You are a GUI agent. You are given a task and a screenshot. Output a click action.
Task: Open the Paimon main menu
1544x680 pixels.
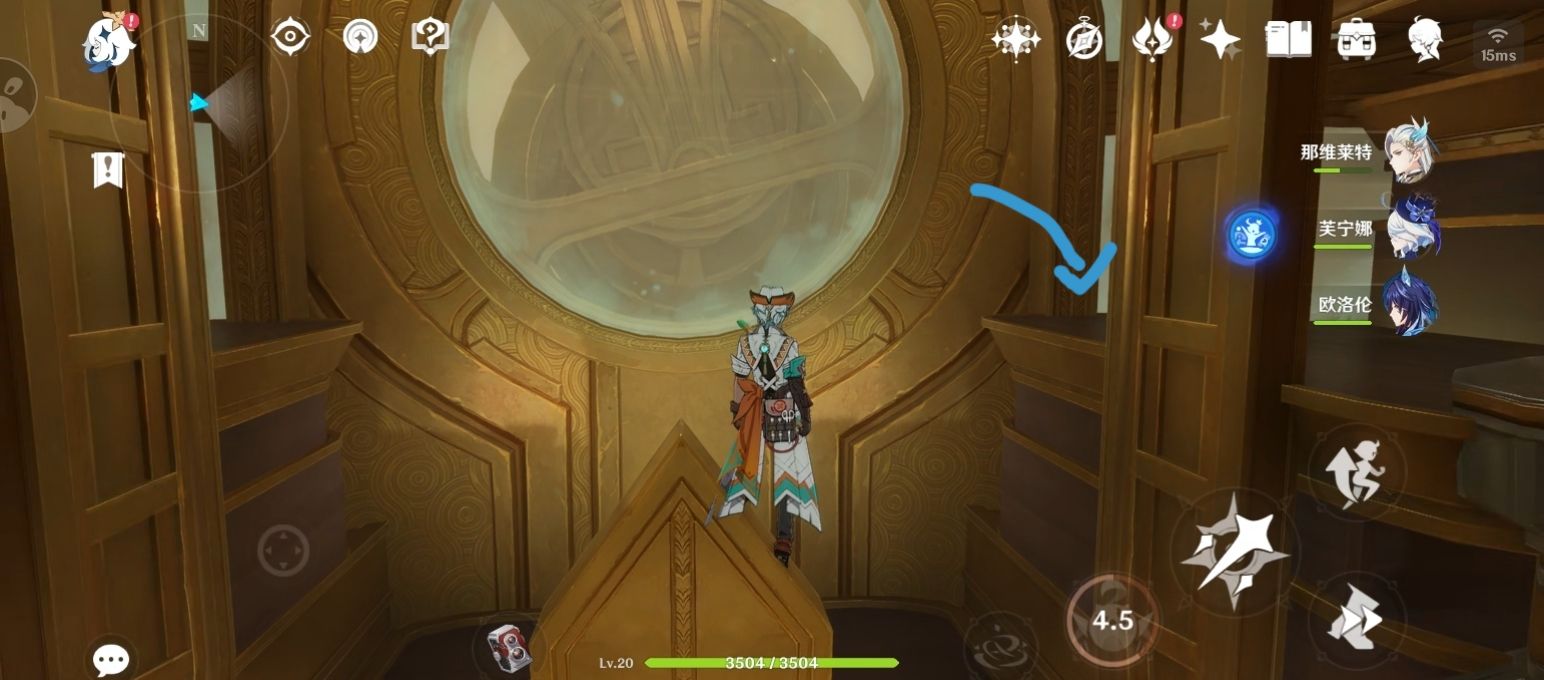pyautogui.click(x=108, y=42)
